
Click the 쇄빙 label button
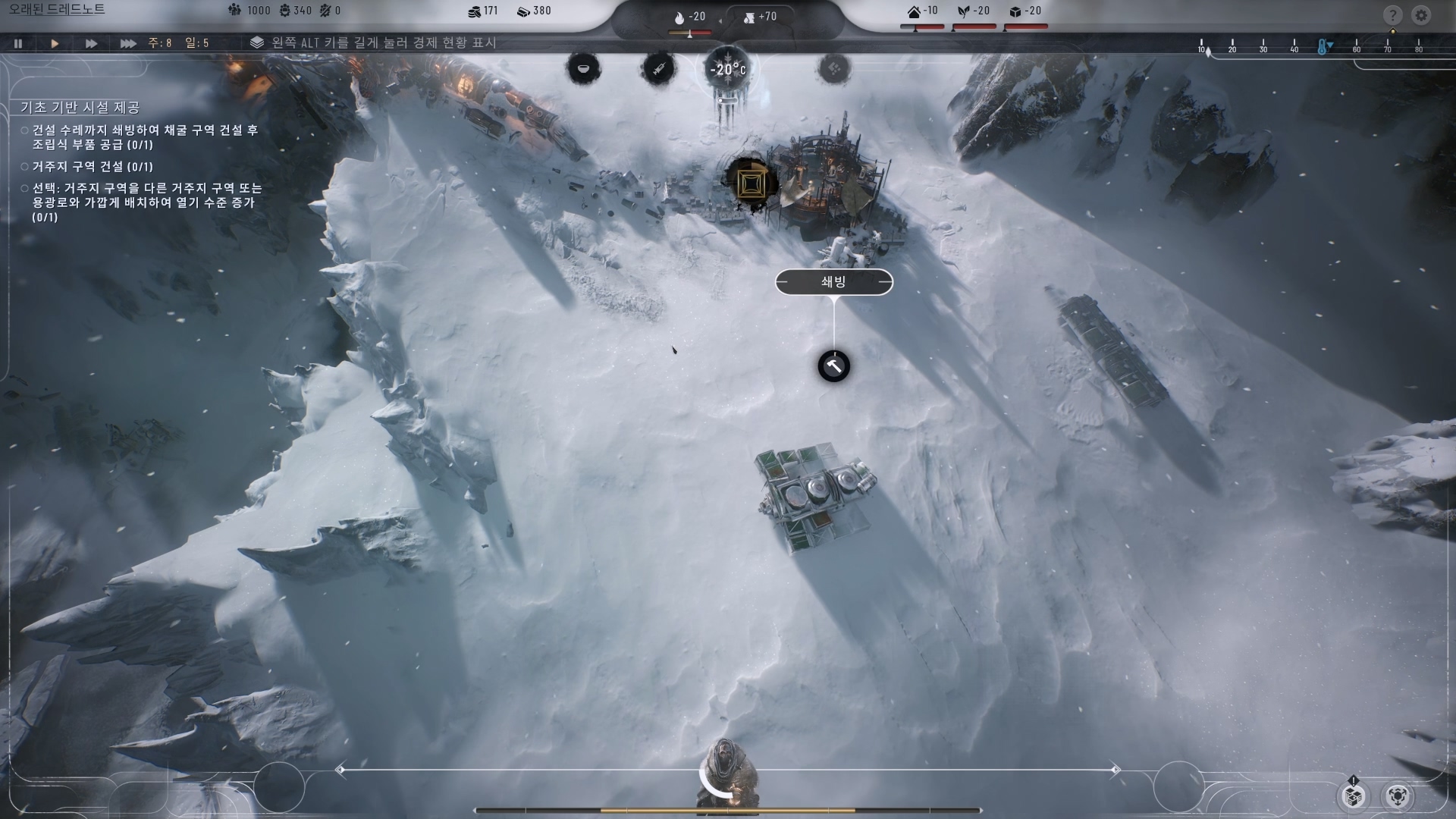tap(833, 282)
